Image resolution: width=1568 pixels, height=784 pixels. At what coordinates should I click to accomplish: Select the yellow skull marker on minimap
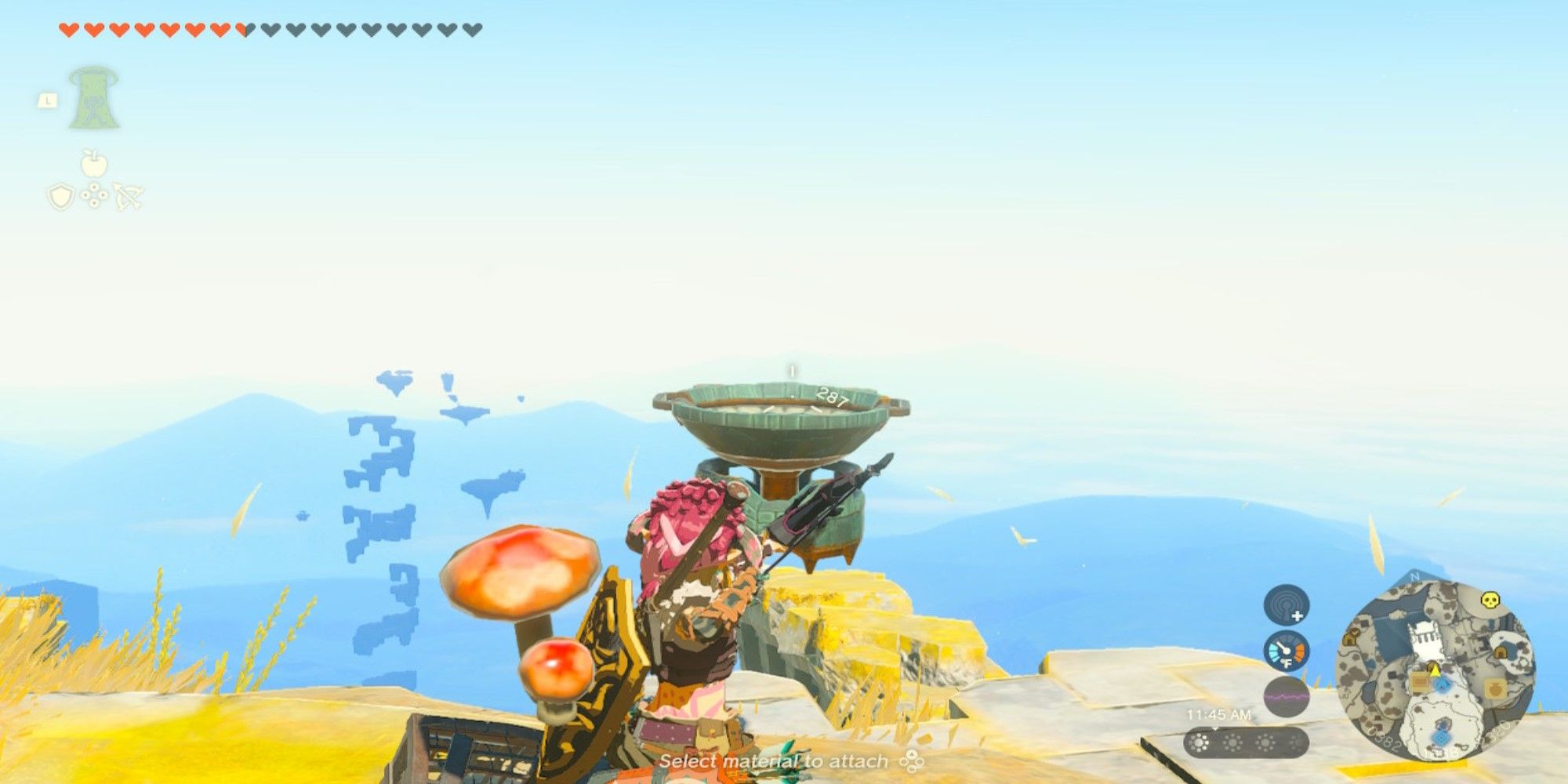click(x=1490, y=601)
